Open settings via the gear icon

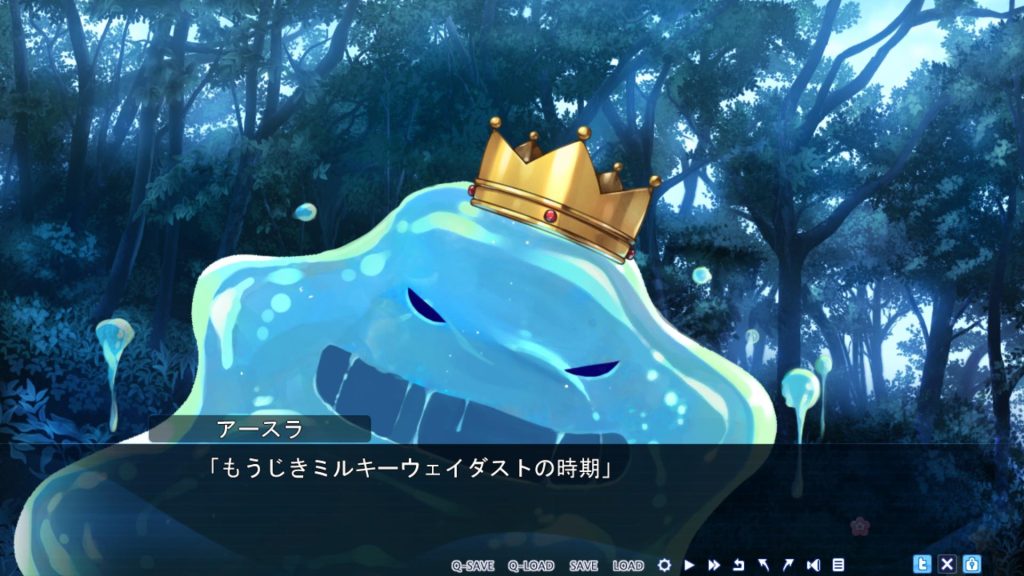(665, 565)
